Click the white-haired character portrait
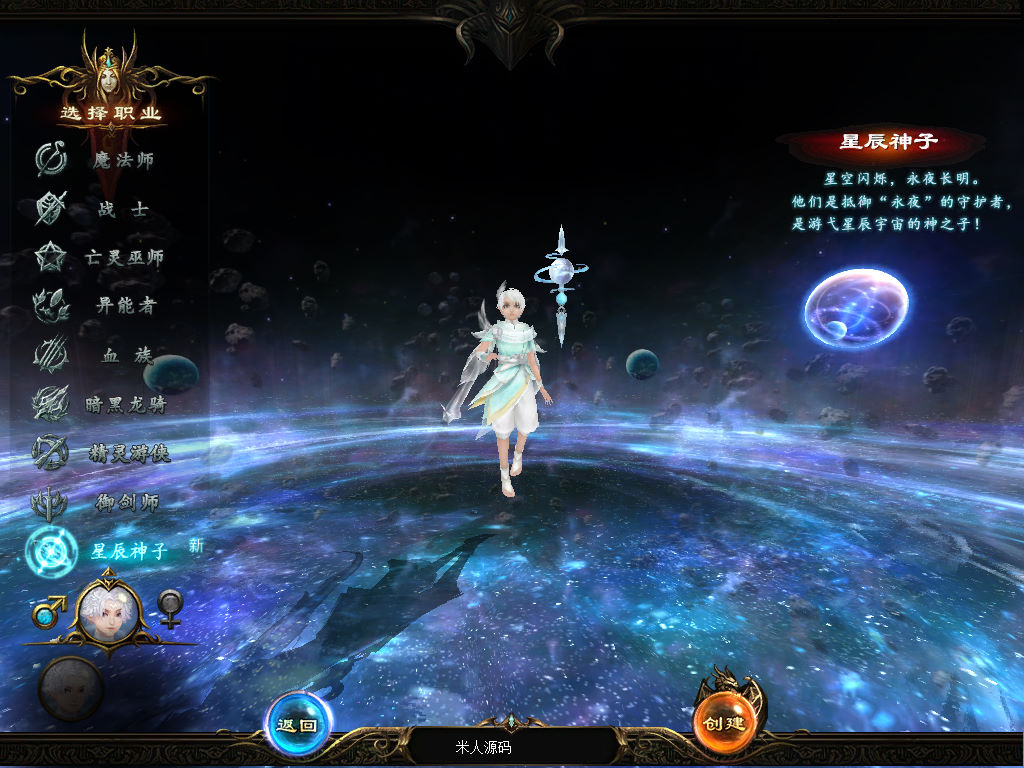Viewport: 1024px width, 768px height. click(109, 610)
